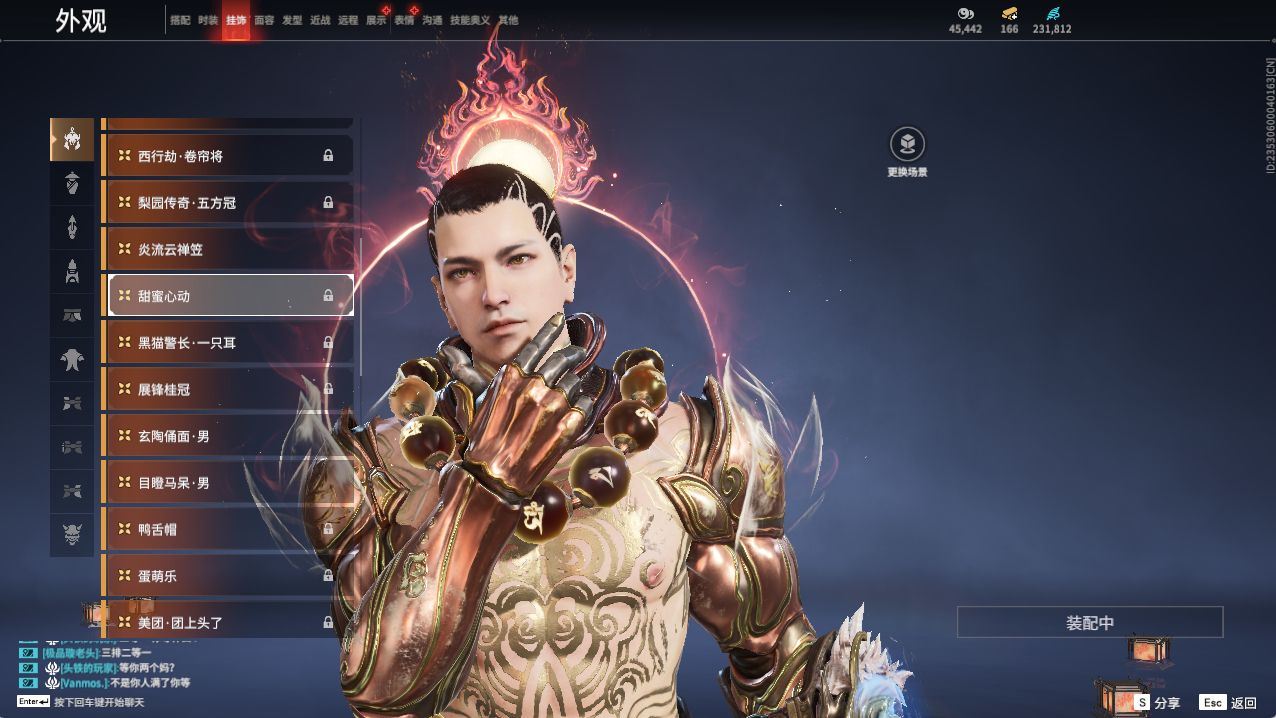Pick the 炎流云禅笠 accessory

(x=228, y=249)
